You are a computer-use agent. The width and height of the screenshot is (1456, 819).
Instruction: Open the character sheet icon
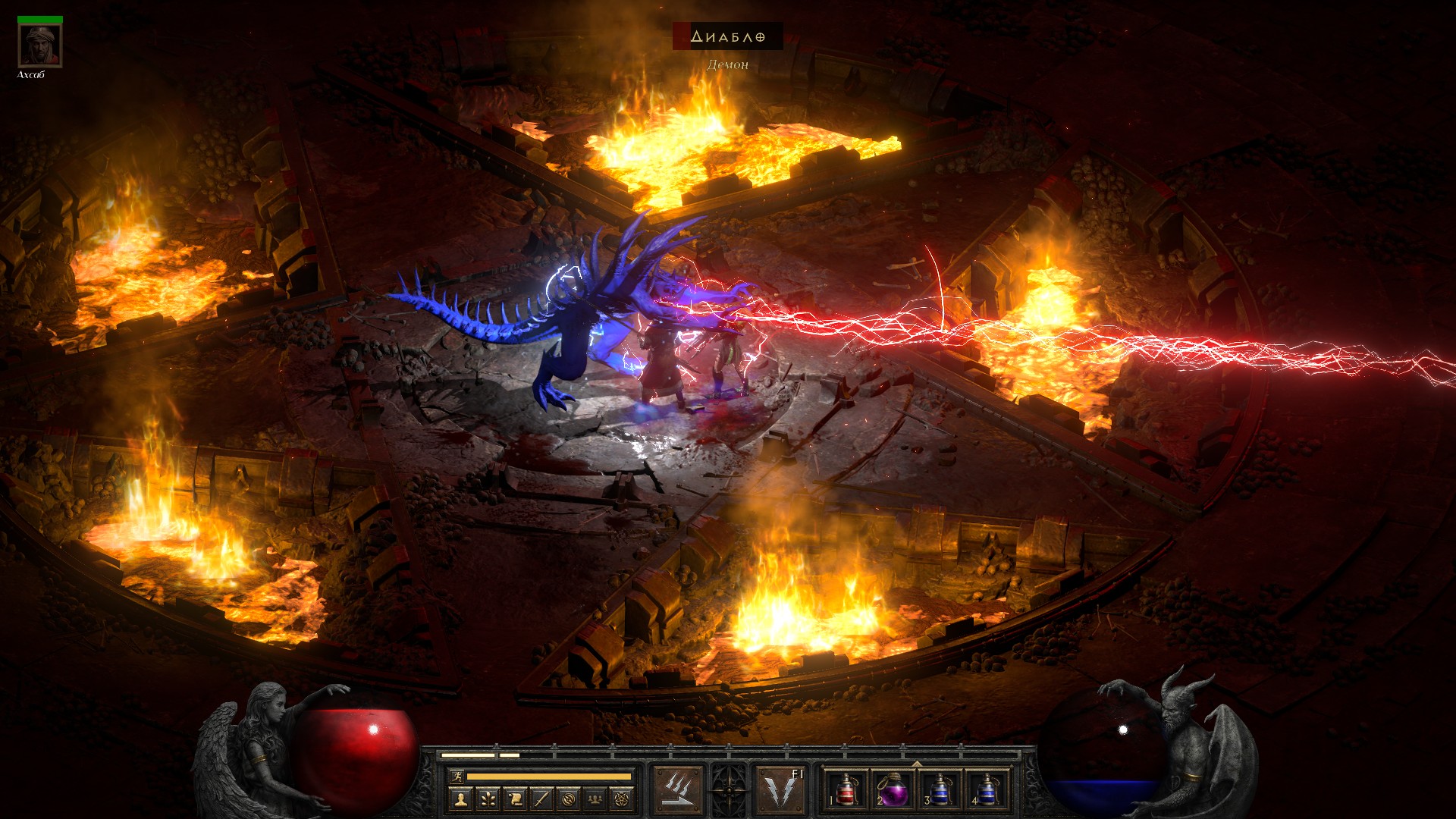pos(460,799)
